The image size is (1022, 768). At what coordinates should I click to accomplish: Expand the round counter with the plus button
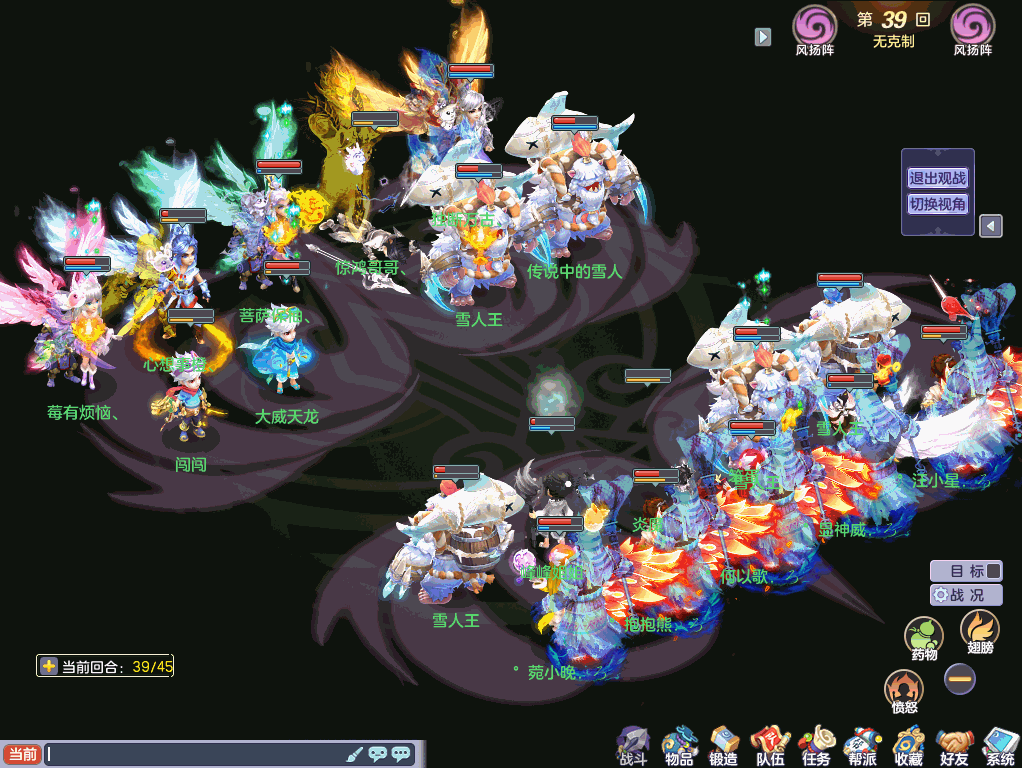[48, 666]
